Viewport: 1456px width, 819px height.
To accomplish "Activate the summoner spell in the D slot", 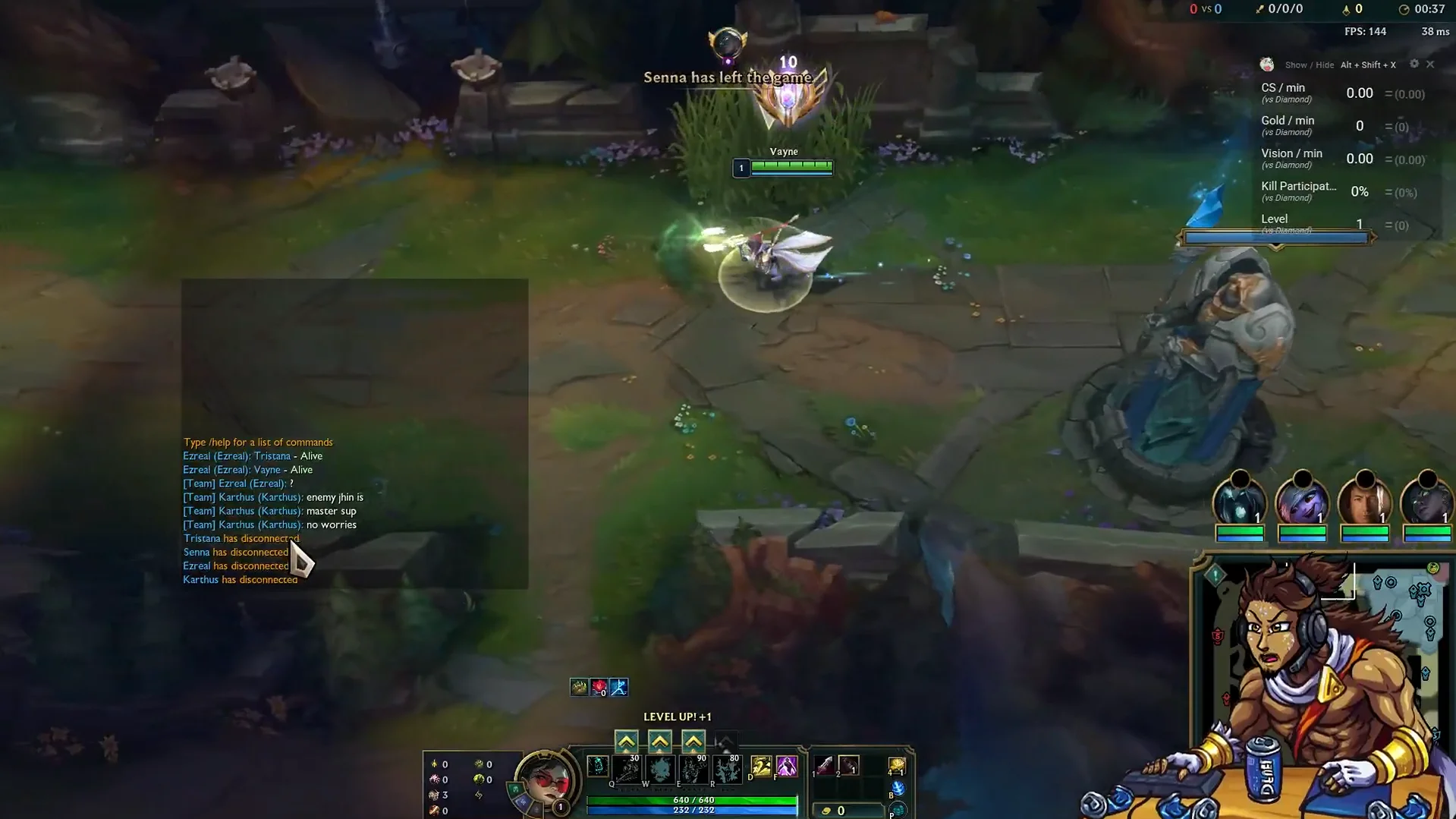I will click(x=760, y=767).
